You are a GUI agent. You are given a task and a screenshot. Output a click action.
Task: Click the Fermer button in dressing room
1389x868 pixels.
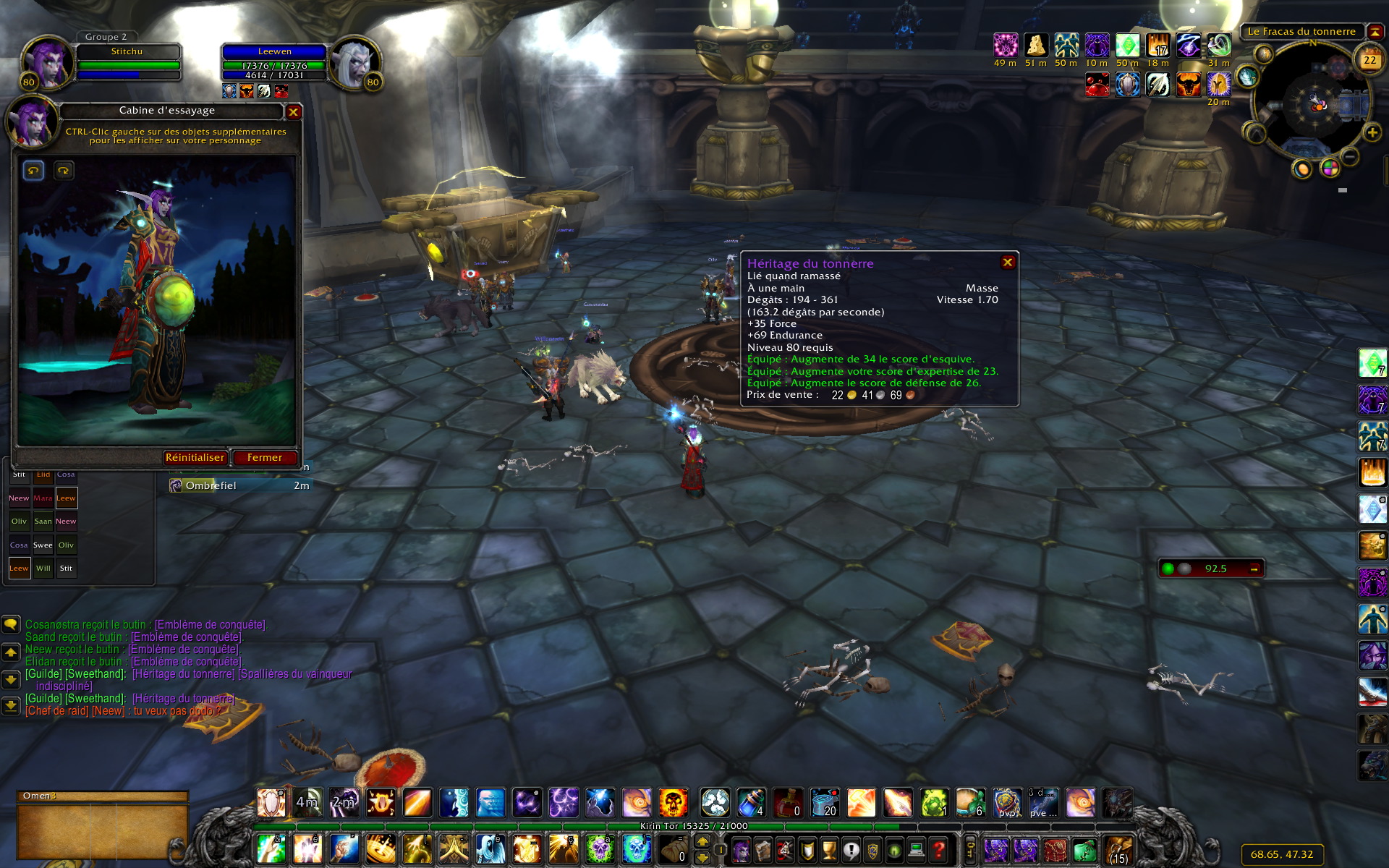pos(265,458)
